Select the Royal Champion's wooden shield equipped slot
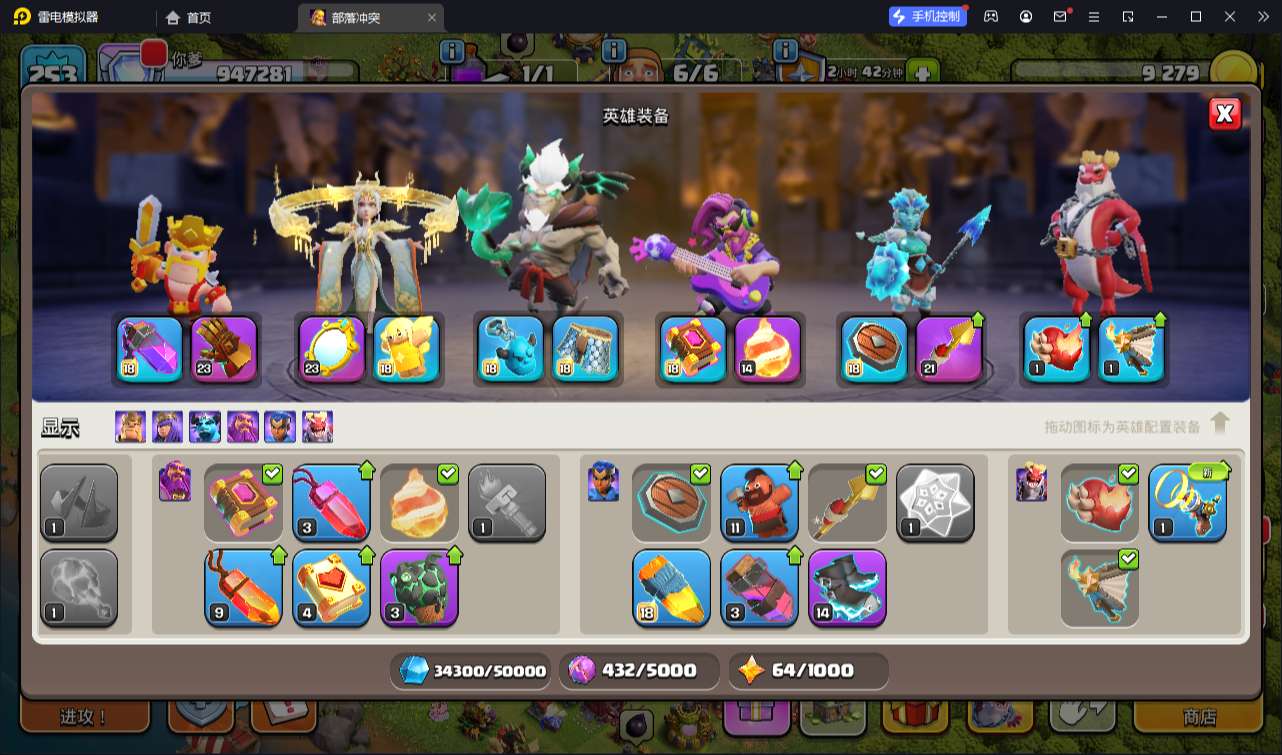The width and height of the screenshot is (1282, 755). 874,349
